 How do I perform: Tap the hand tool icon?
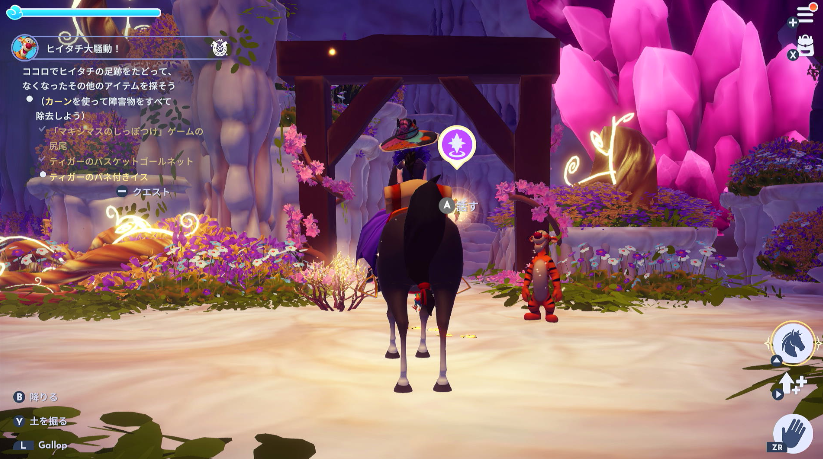click(793, 433)
